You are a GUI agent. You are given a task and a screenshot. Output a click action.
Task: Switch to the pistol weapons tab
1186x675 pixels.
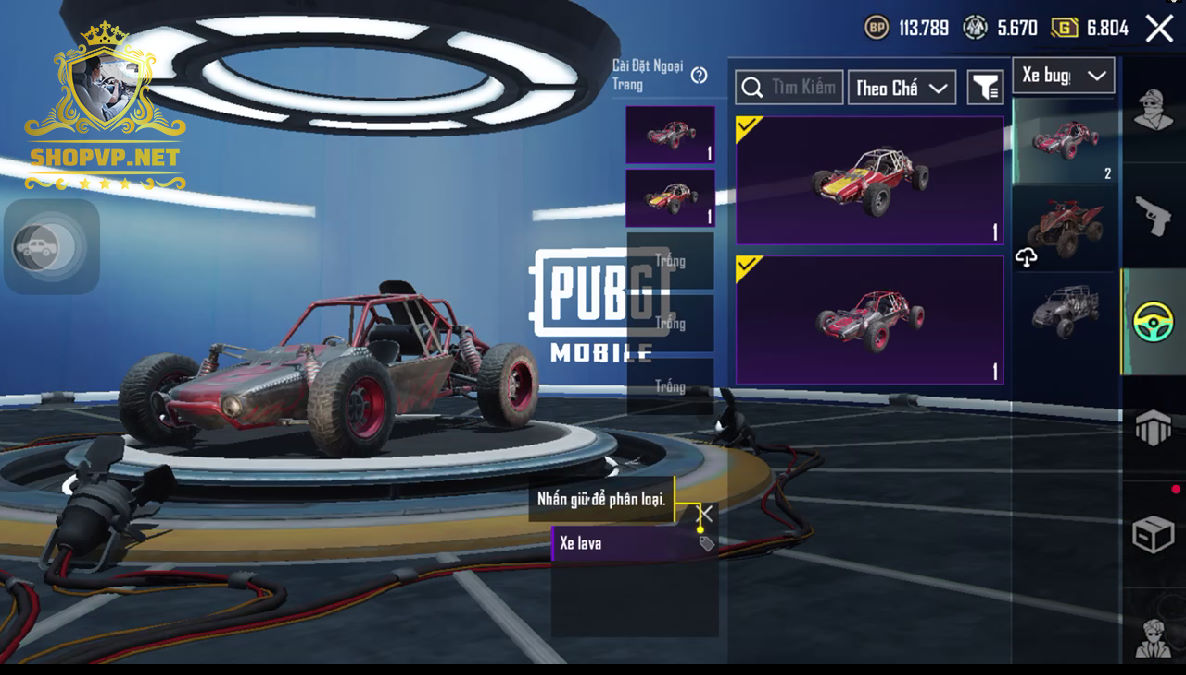1153,215
